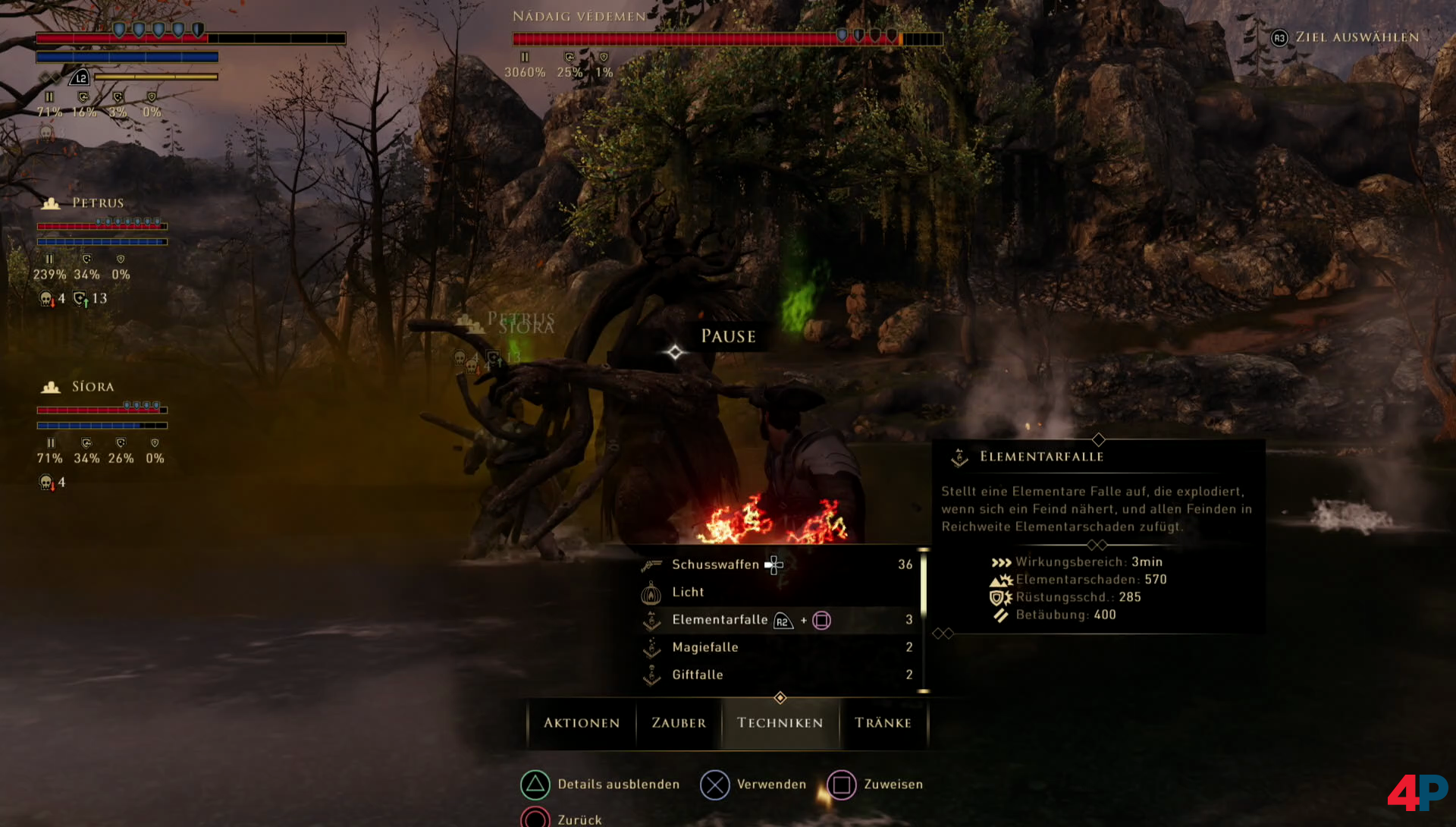The image size is (1456, 827).
Task: Select companion Síora in the party panel
Action: (x=93, y=387)
